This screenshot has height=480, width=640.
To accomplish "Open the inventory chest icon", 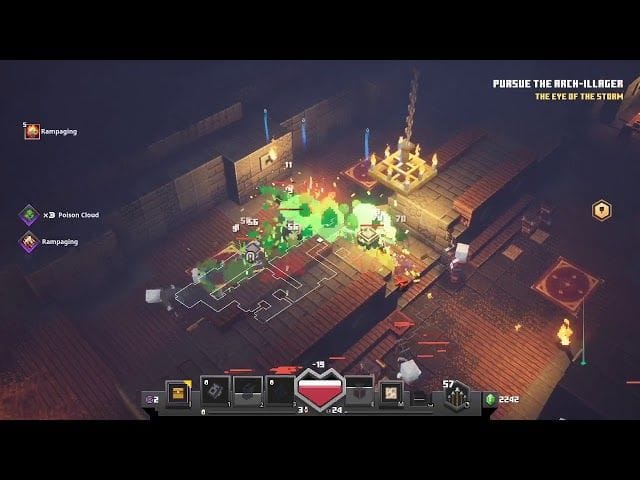I will click(180, 392).
